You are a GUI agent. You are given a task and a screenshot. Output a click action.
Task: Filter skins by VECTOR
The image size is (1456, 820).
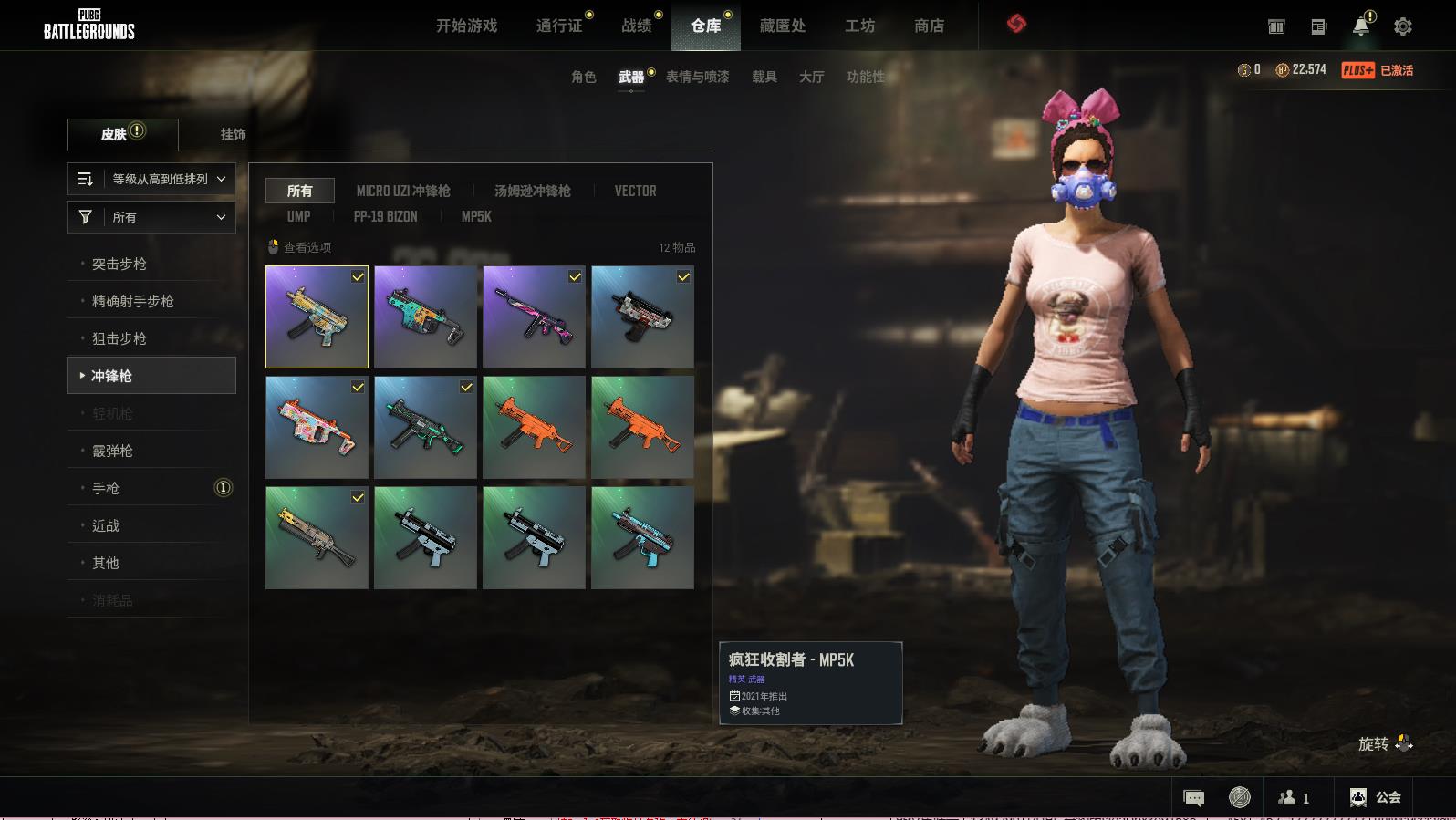(635, 191)
